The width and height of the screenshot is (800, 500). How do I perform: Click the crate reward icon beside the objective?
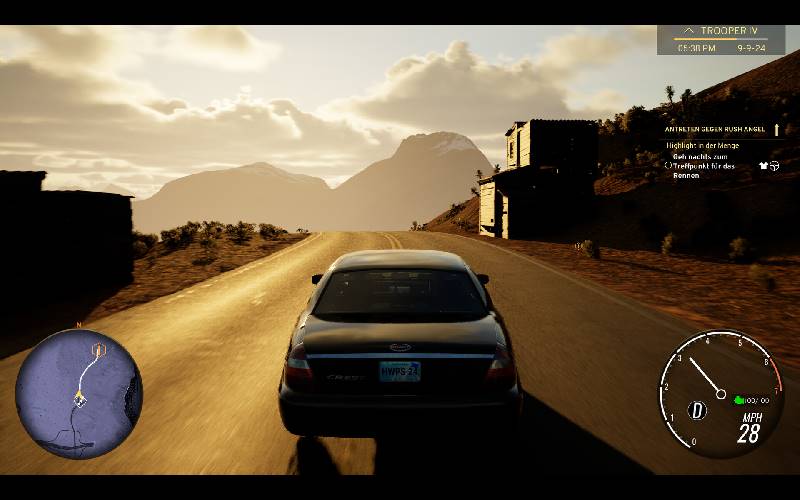774,165
